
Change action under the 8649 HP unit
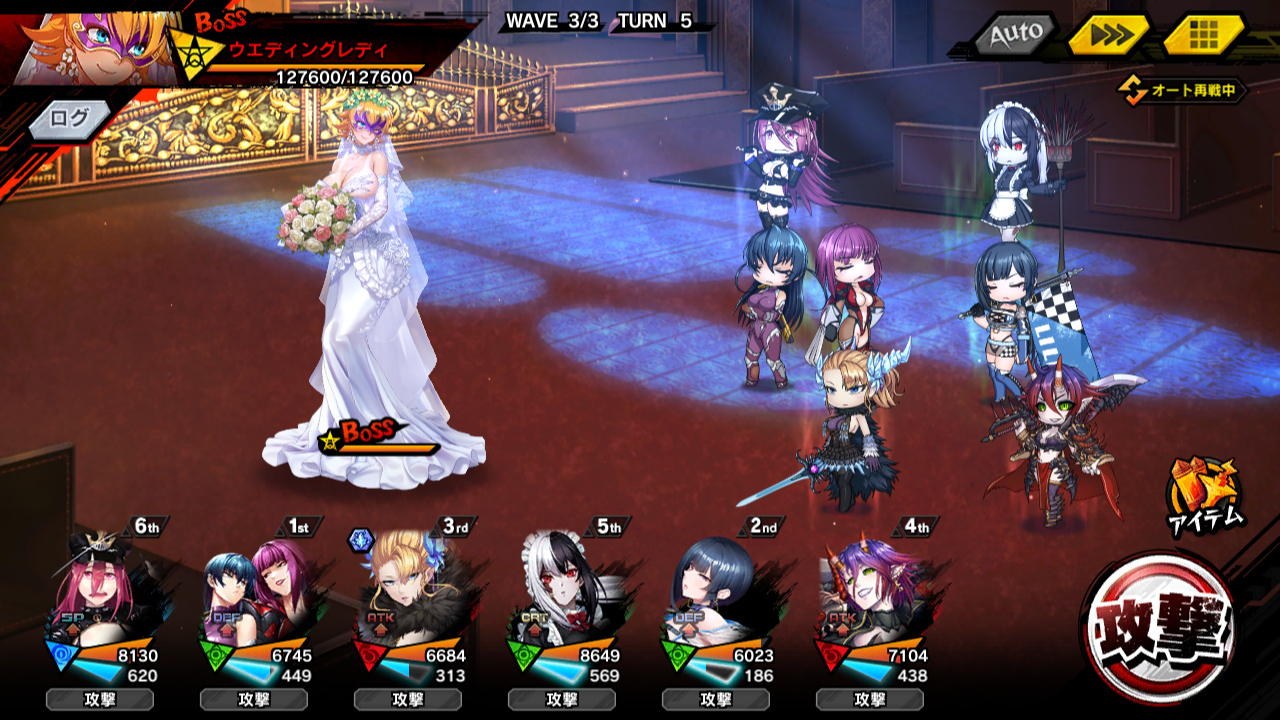tap(562, 699)
